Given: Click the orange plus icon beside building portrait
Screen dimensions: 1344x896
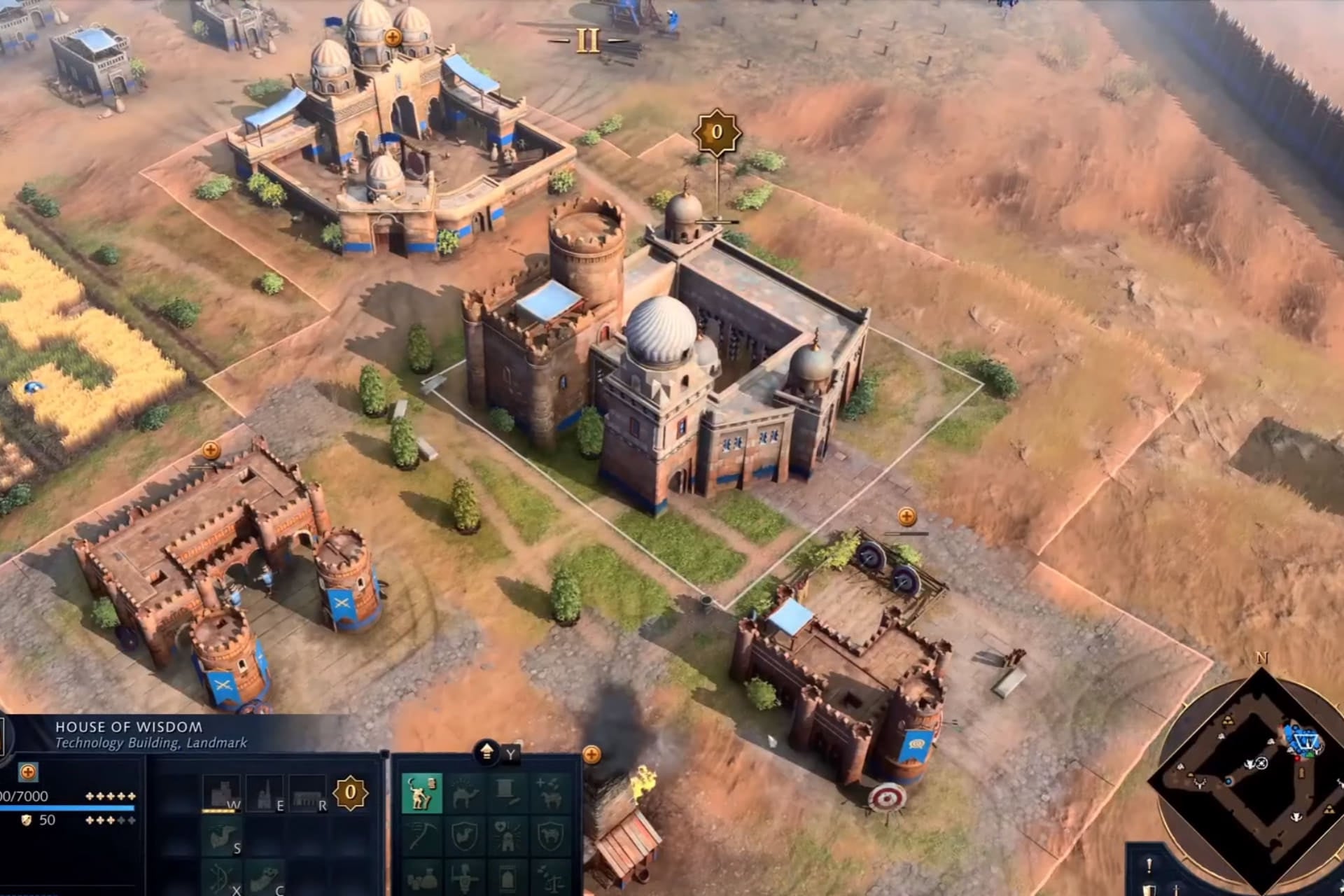Looking at the screenshot, I should [28, 772].
